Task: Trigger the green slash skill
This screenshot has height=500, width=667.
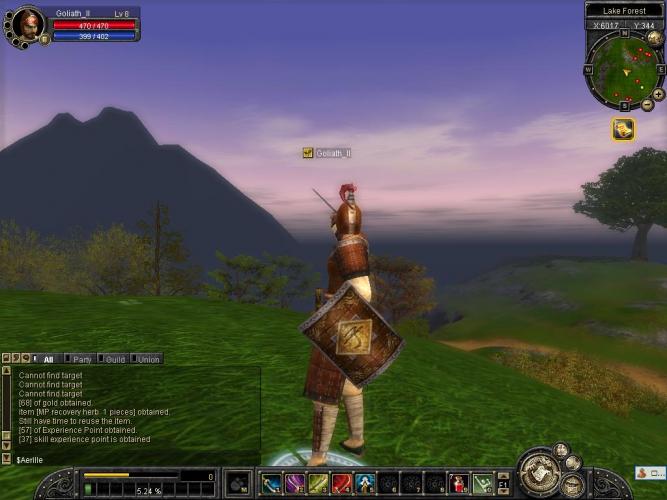Action: [318, 484]
